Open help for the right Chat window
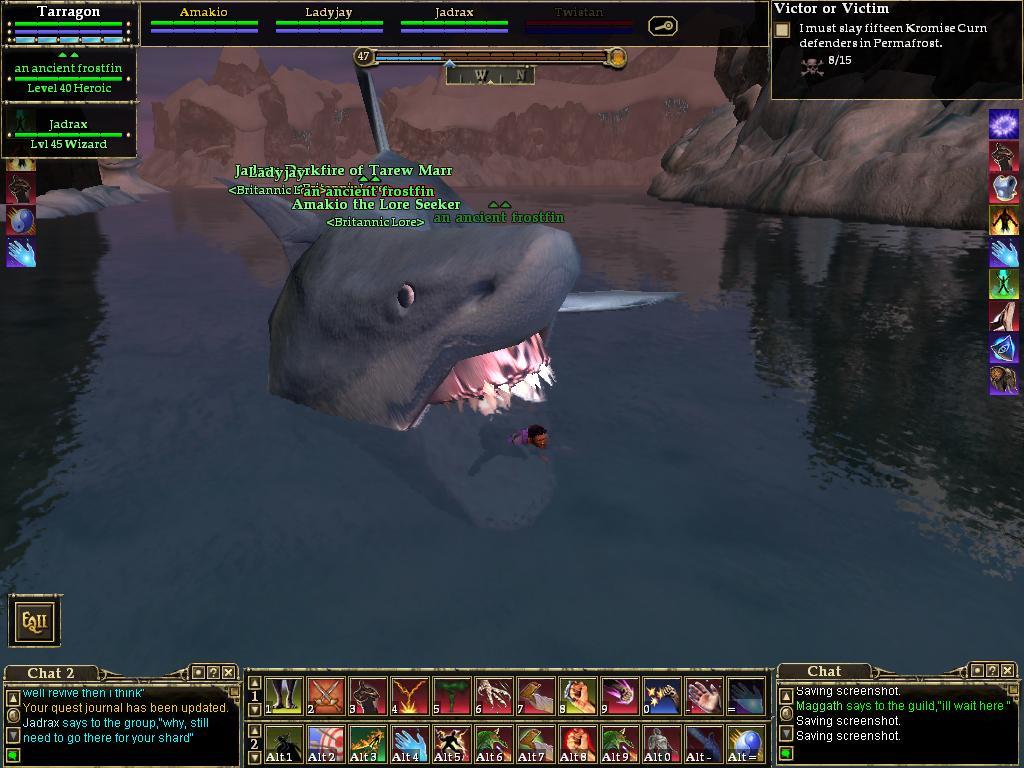Image resolution: width=1024 pixels, height=768 pixels. pos(991,671)
